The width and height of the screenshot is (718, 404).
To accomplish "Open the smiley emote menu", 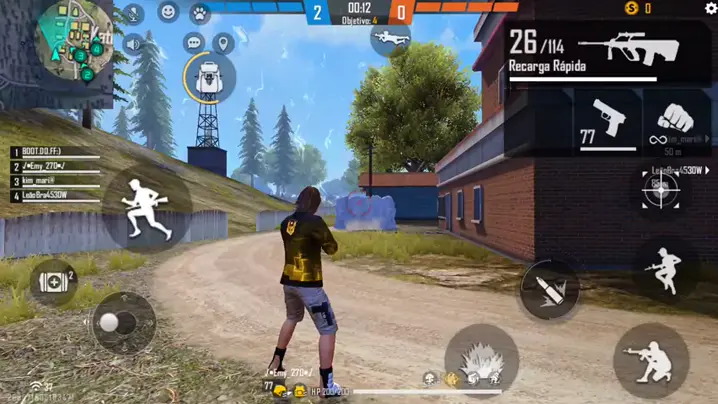I will pyautogui.click(x=168, y=13).
